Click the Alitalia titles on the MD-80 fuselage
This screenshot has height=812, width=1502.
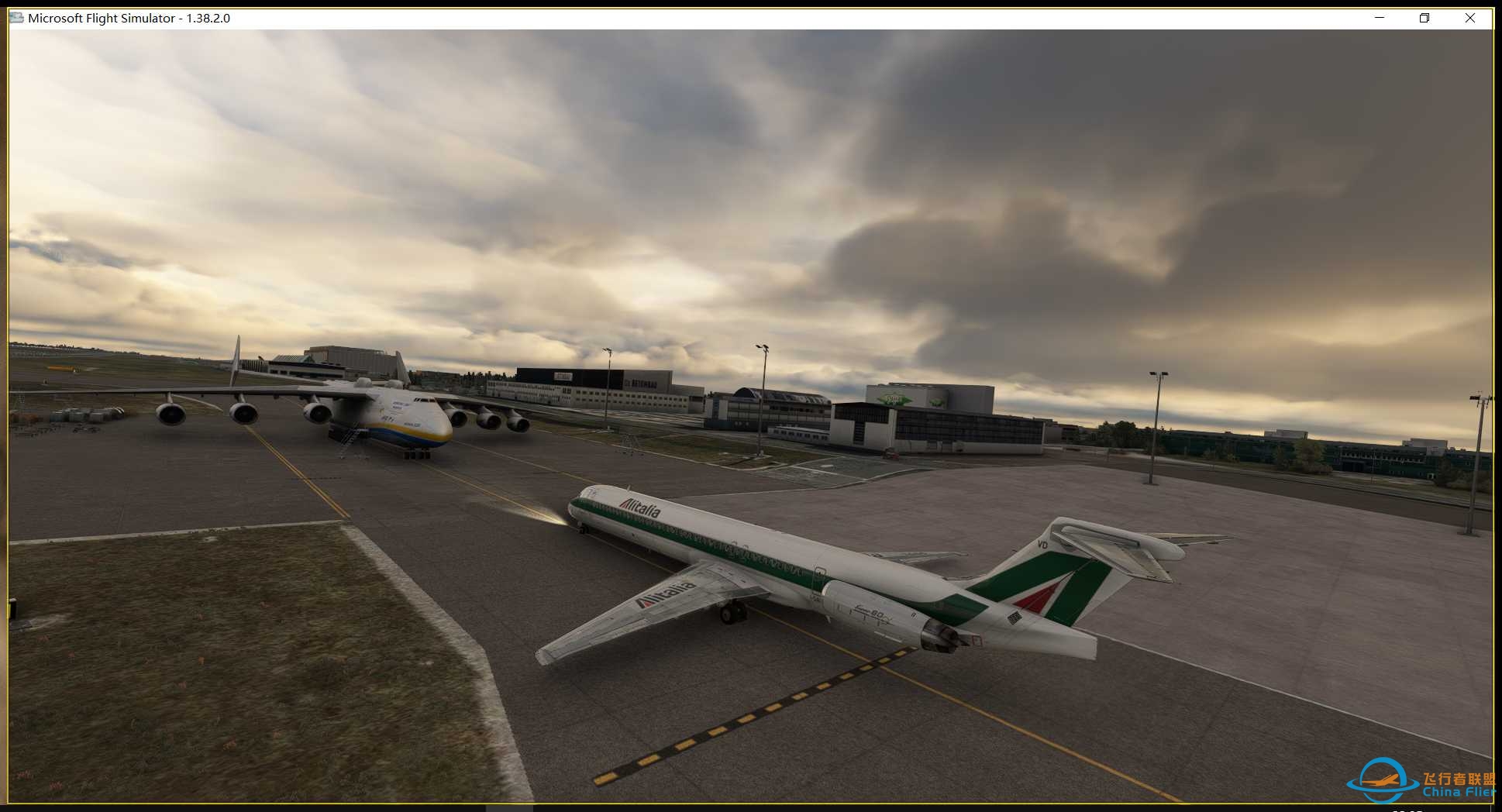641,507
